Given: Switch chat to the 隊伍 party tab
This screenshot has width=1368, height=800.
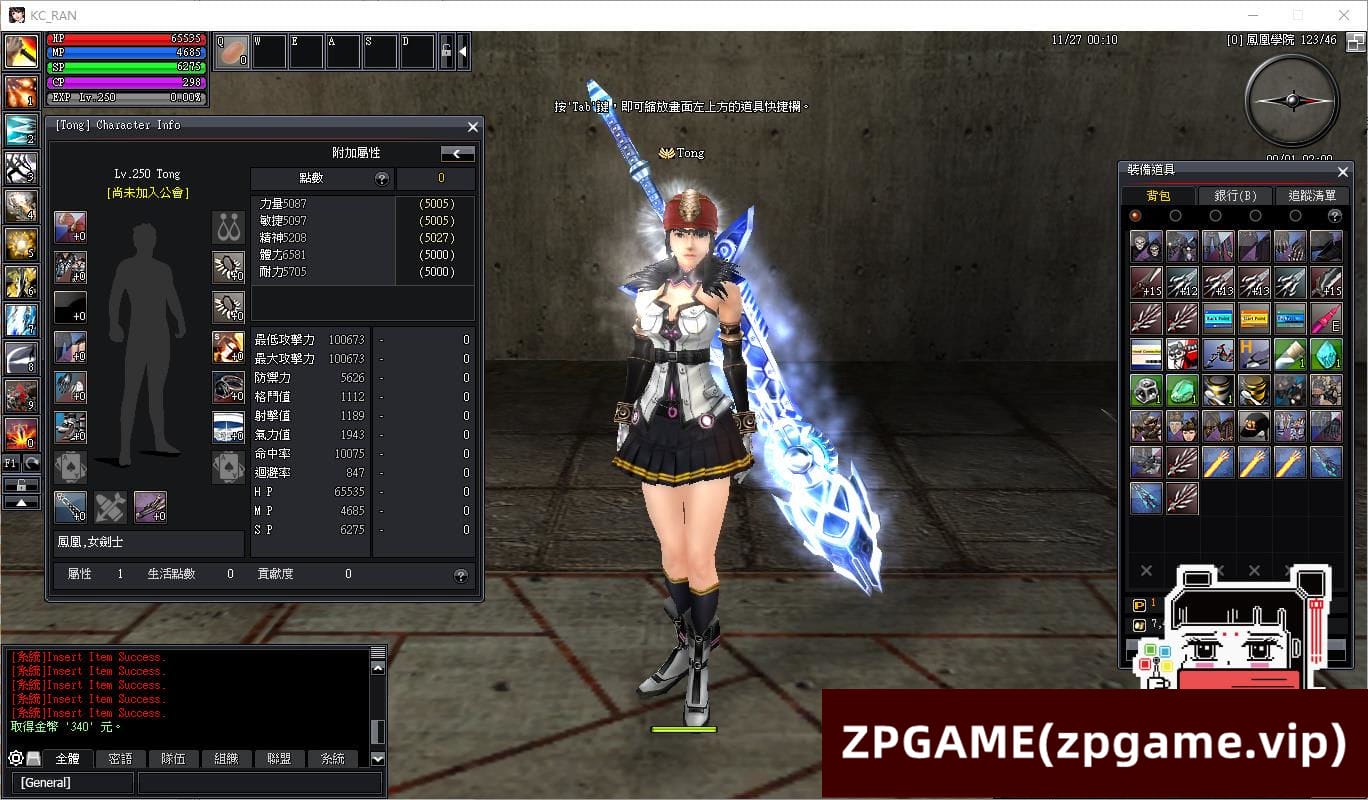Looking at the screenshot, I should coord(173,759).
